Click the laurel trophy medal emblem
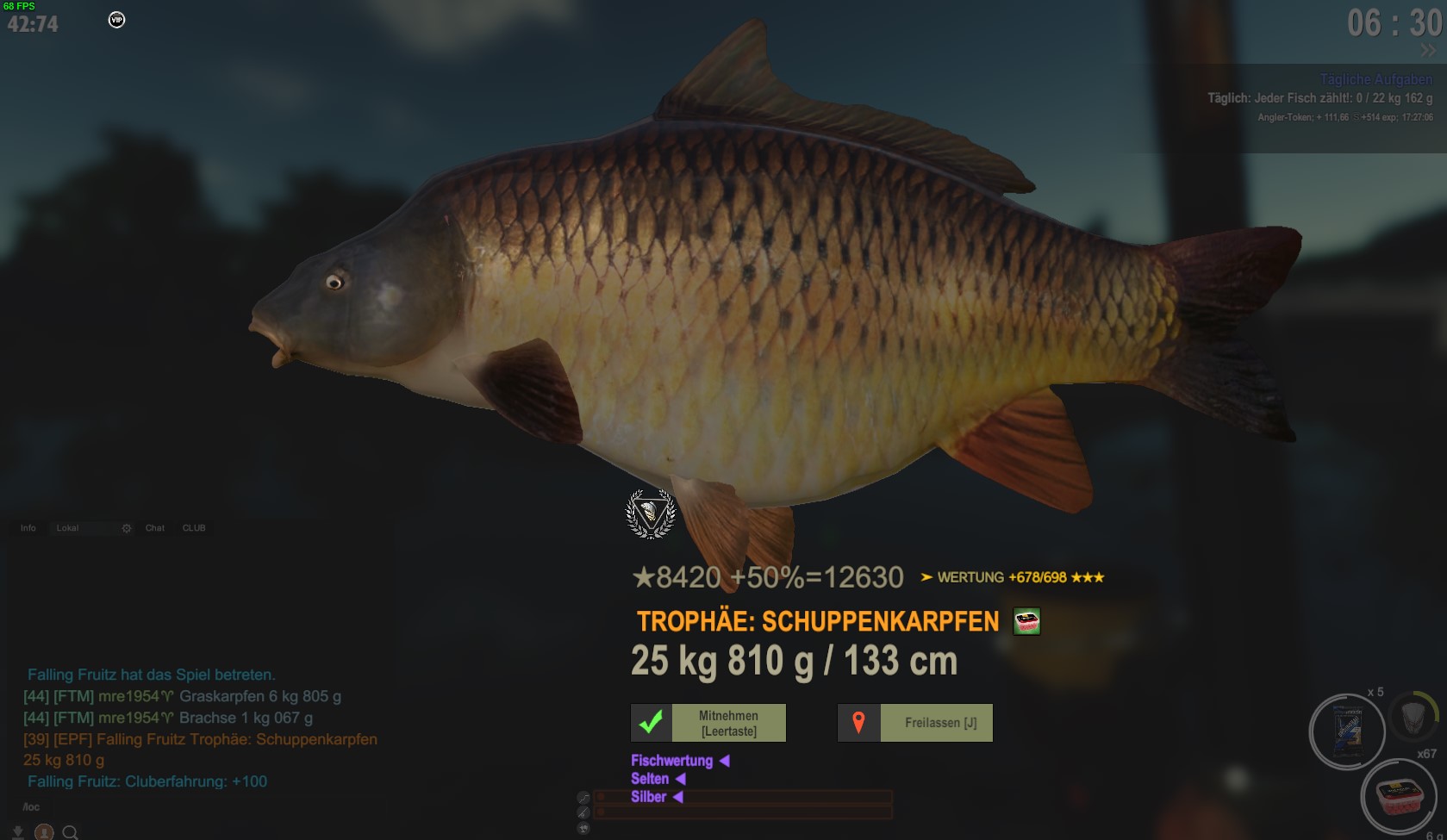Viewport: 1447px width, 840px height. [x=651, y=513]
